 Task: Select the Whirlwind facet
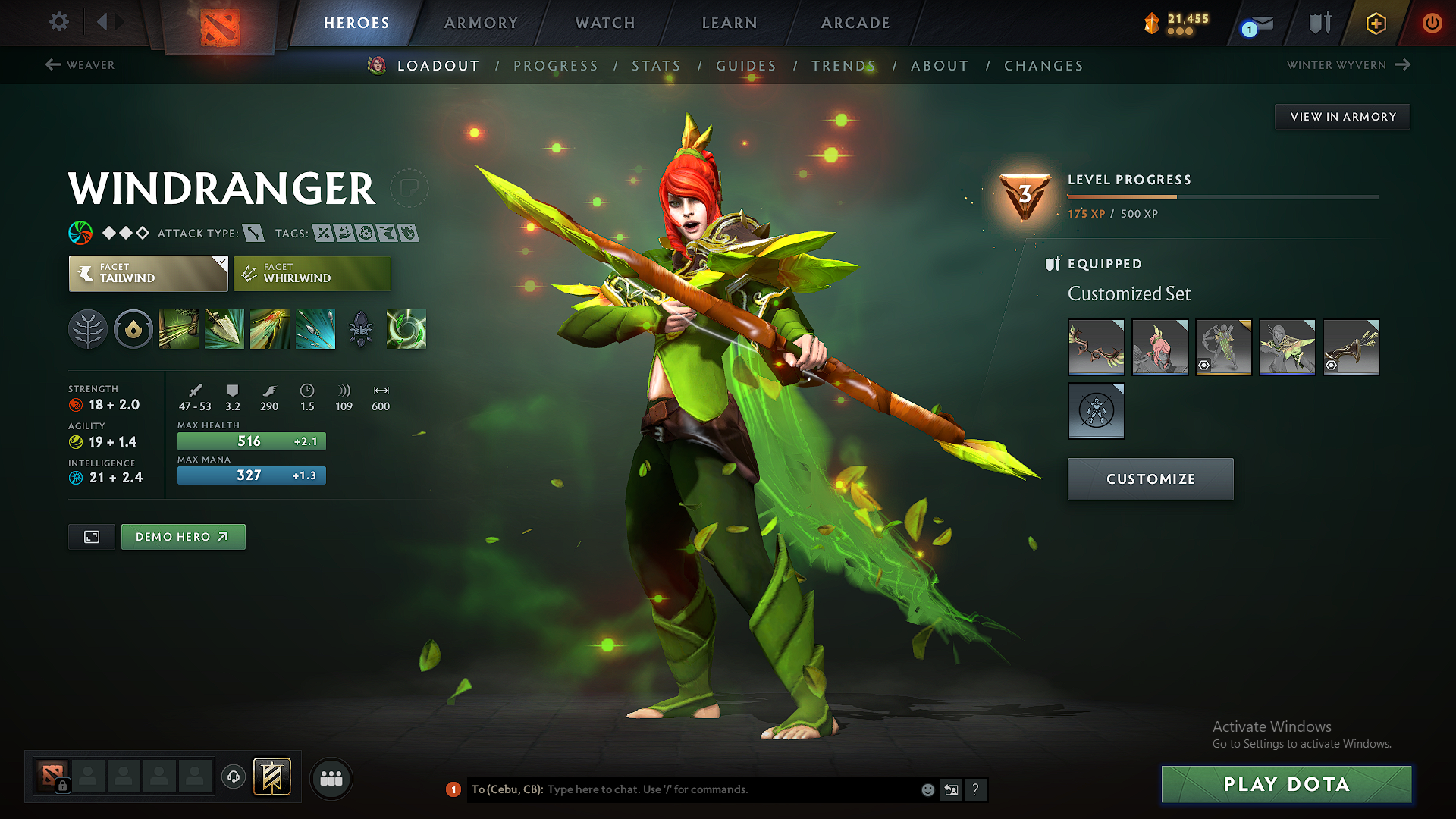pyautogui.click(x=312, y=273)
